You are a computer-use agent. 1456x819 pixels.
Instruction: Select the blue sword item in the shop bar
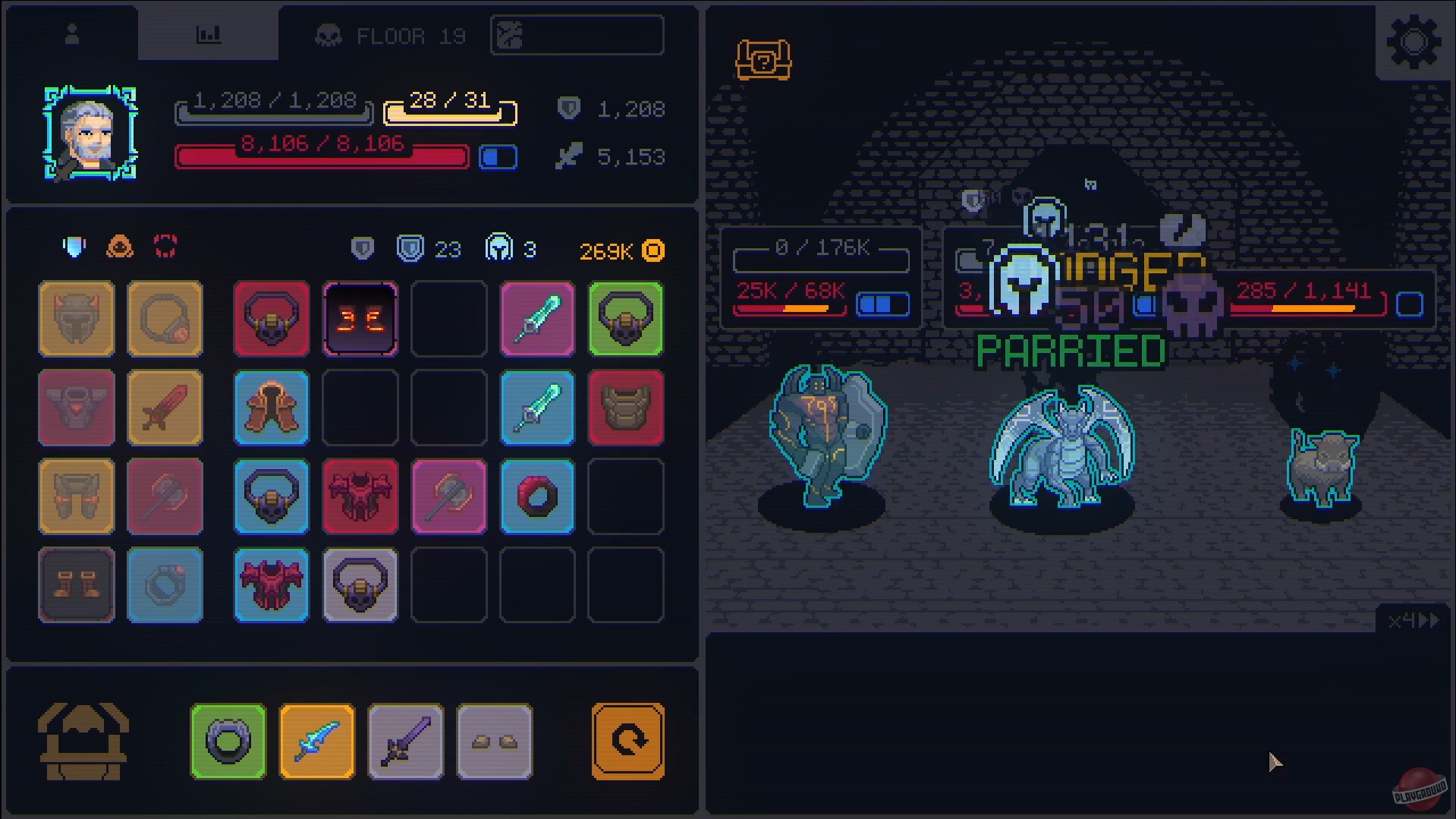click(317, 741)
